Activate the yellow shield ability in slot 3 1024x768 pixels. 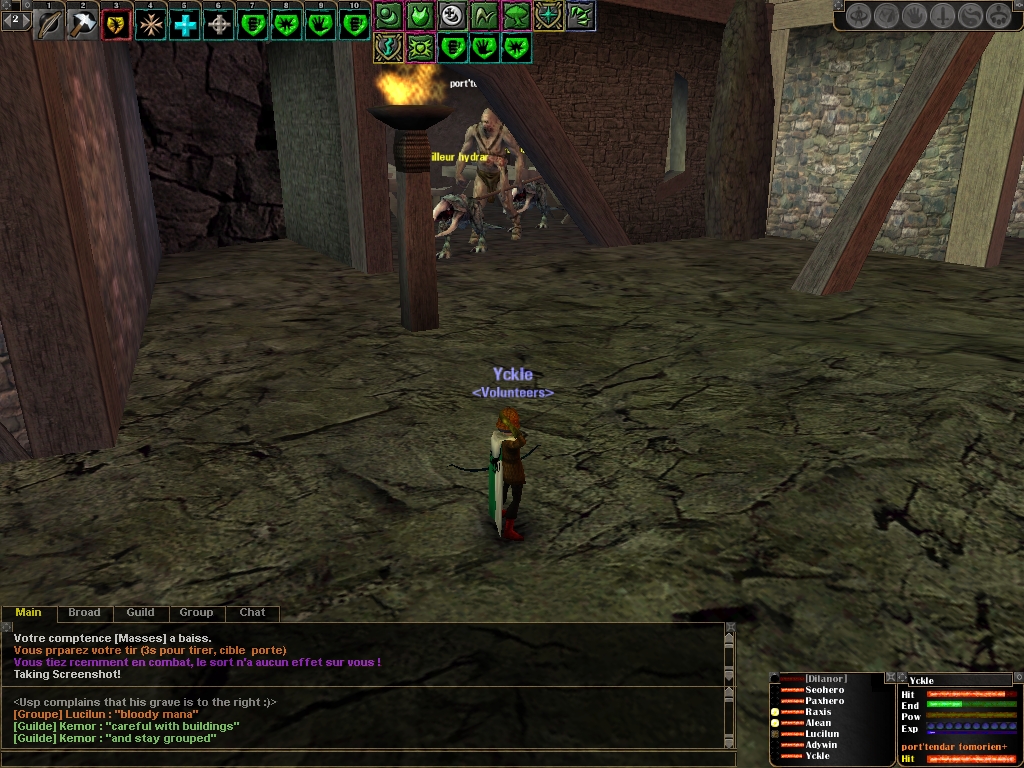[117, 23]
